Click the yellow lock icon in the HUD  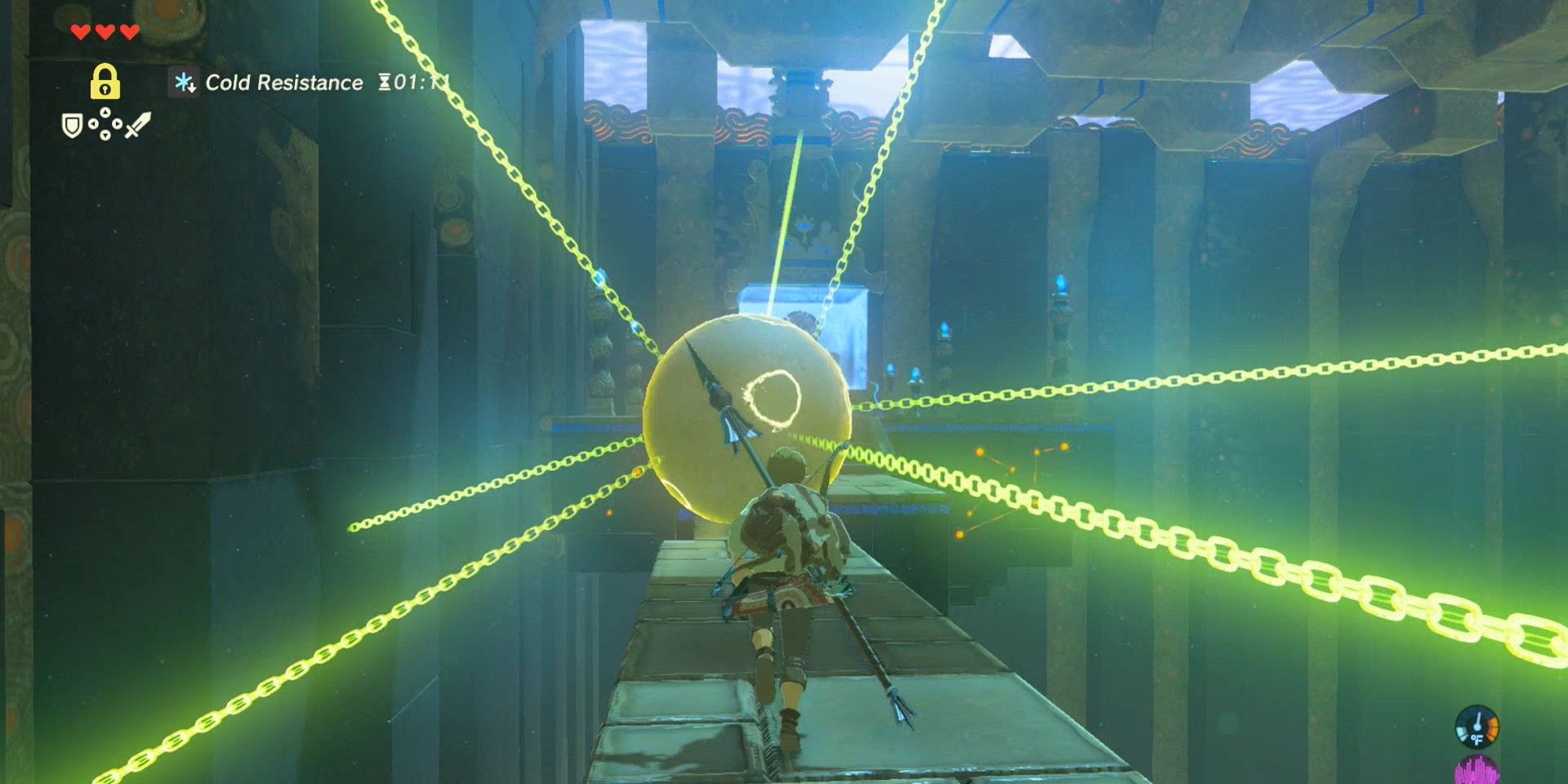click(105, 81)
